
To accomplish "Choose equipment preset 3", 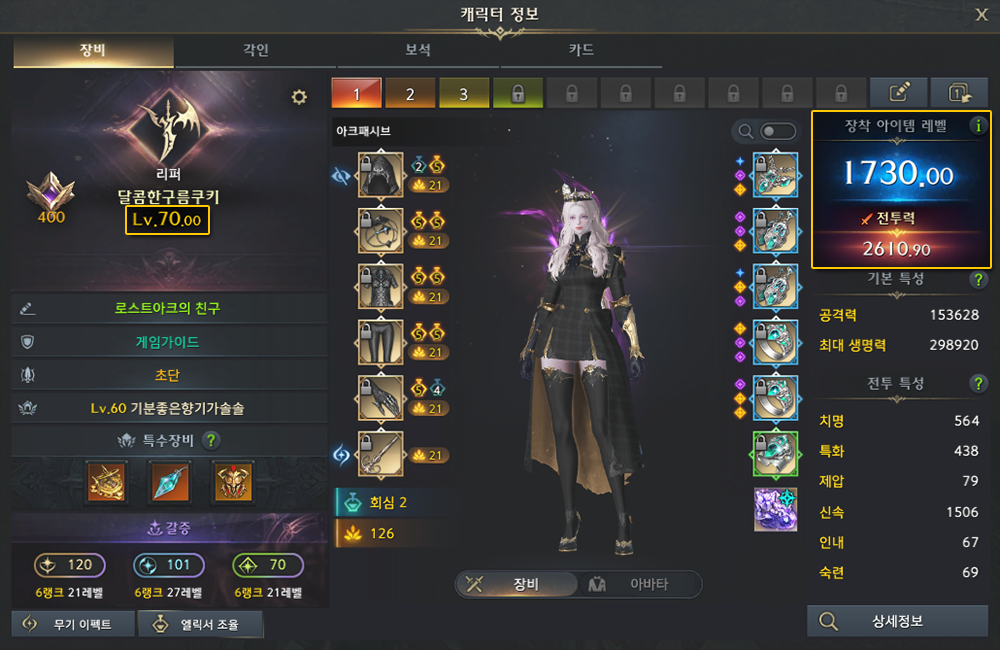I will point(464,94).
